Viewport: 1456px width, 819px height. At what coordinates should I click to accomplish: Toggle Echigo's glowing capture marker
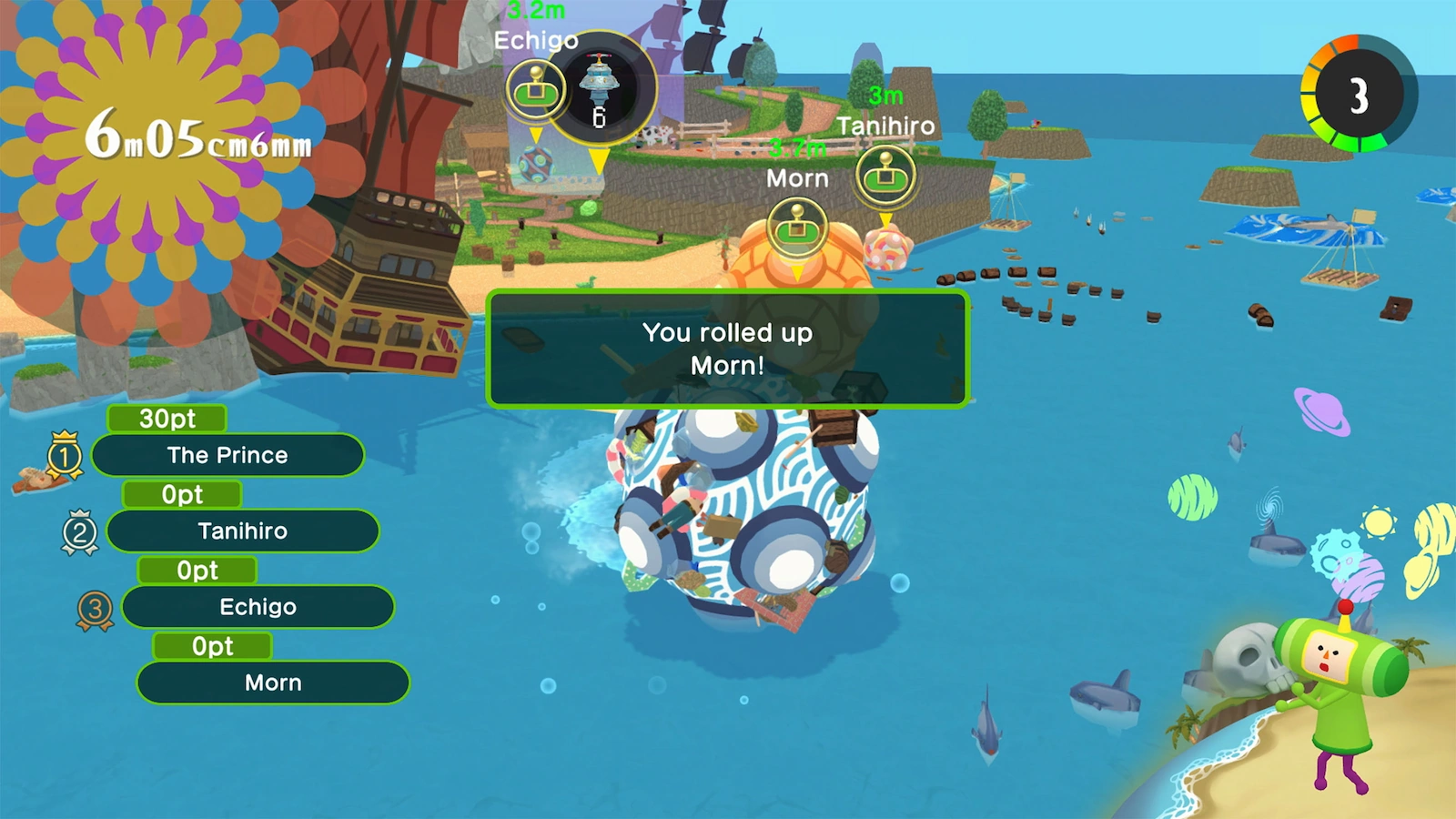click(x=534, y=91)
